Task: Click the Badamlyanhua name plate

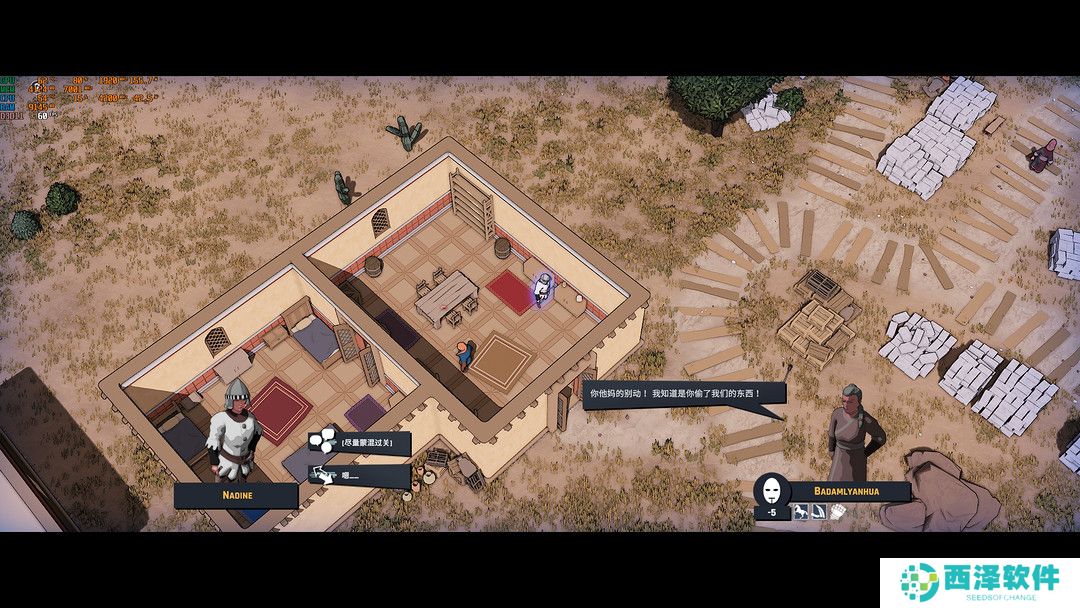Action: [849, 491]
